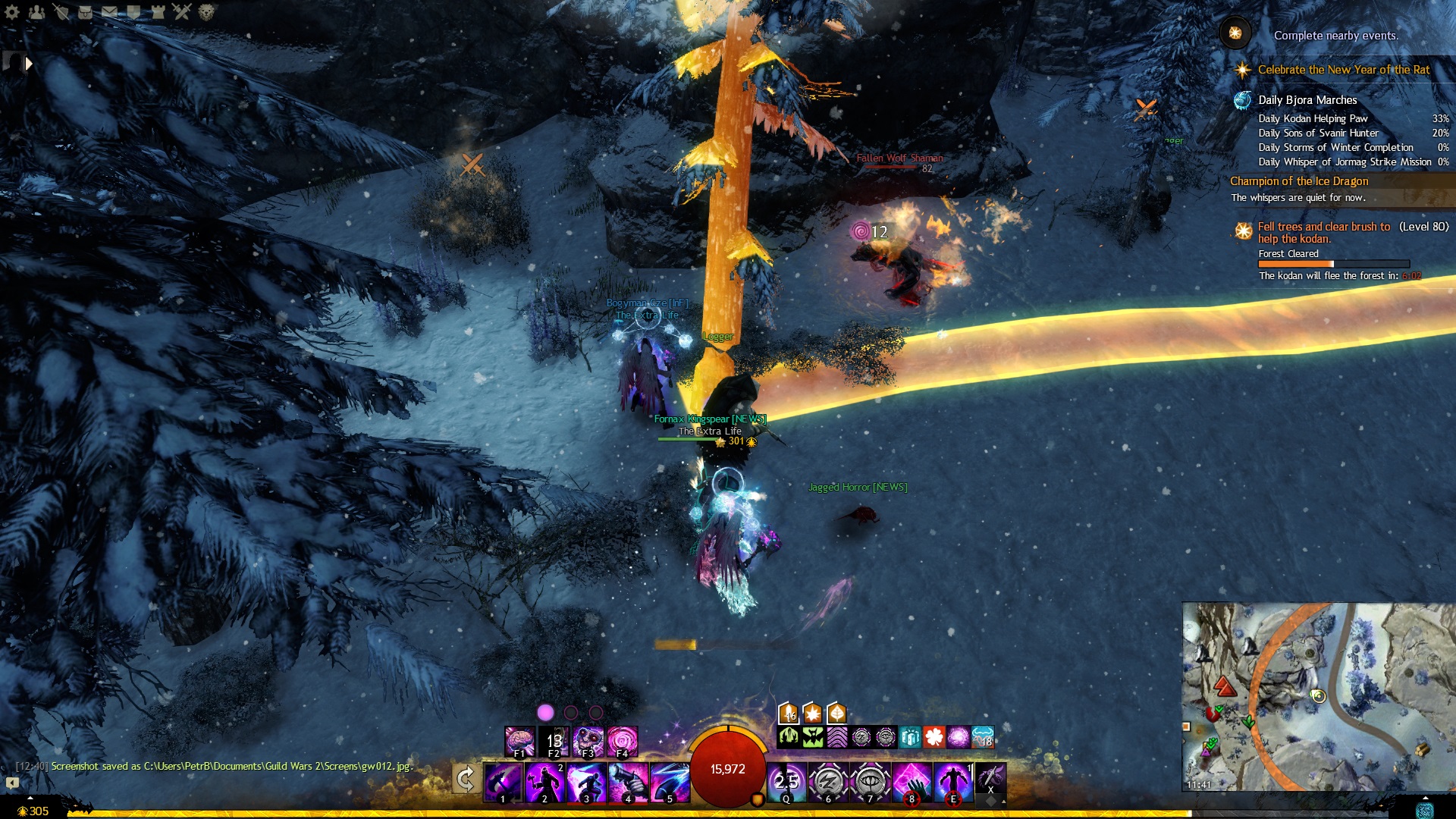The width and height of the screenshot is (1456, 819).
Task: Open the contacts and LFG panel
Action: click(36, 11)
